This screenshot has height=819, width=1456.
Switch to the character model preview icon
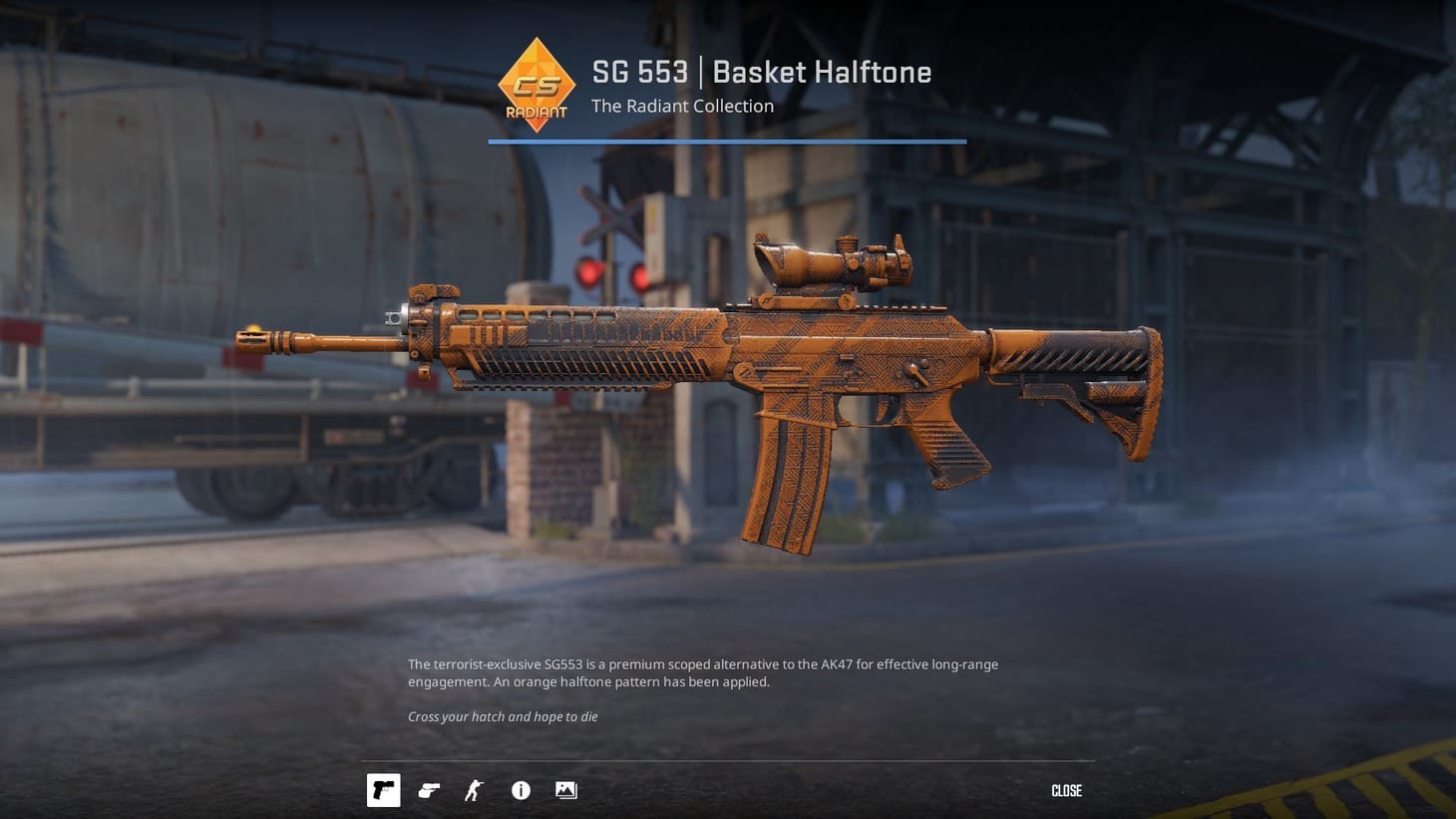[473, 790]
